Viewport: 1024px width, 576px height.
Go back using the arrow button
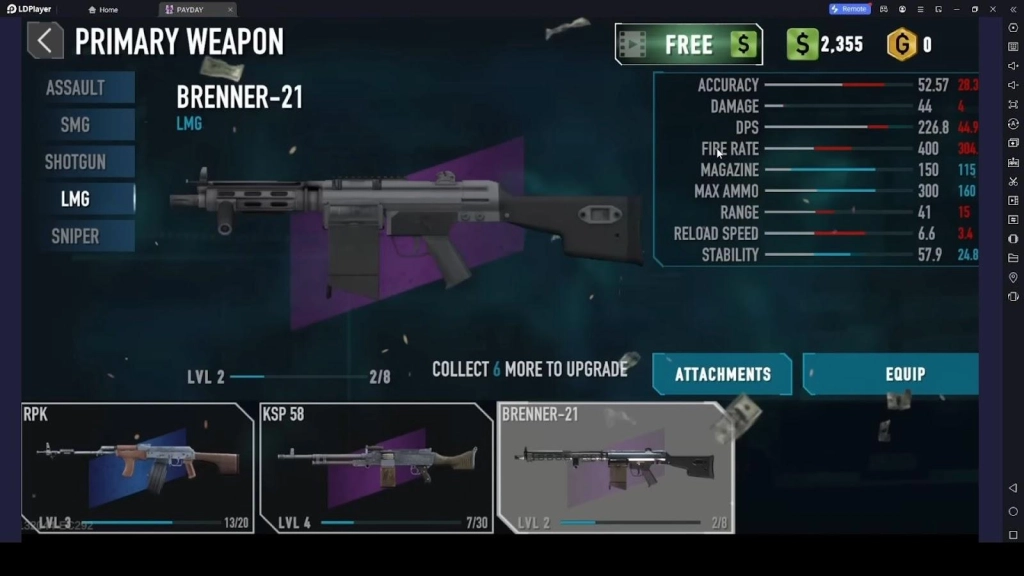click(44, 41)
